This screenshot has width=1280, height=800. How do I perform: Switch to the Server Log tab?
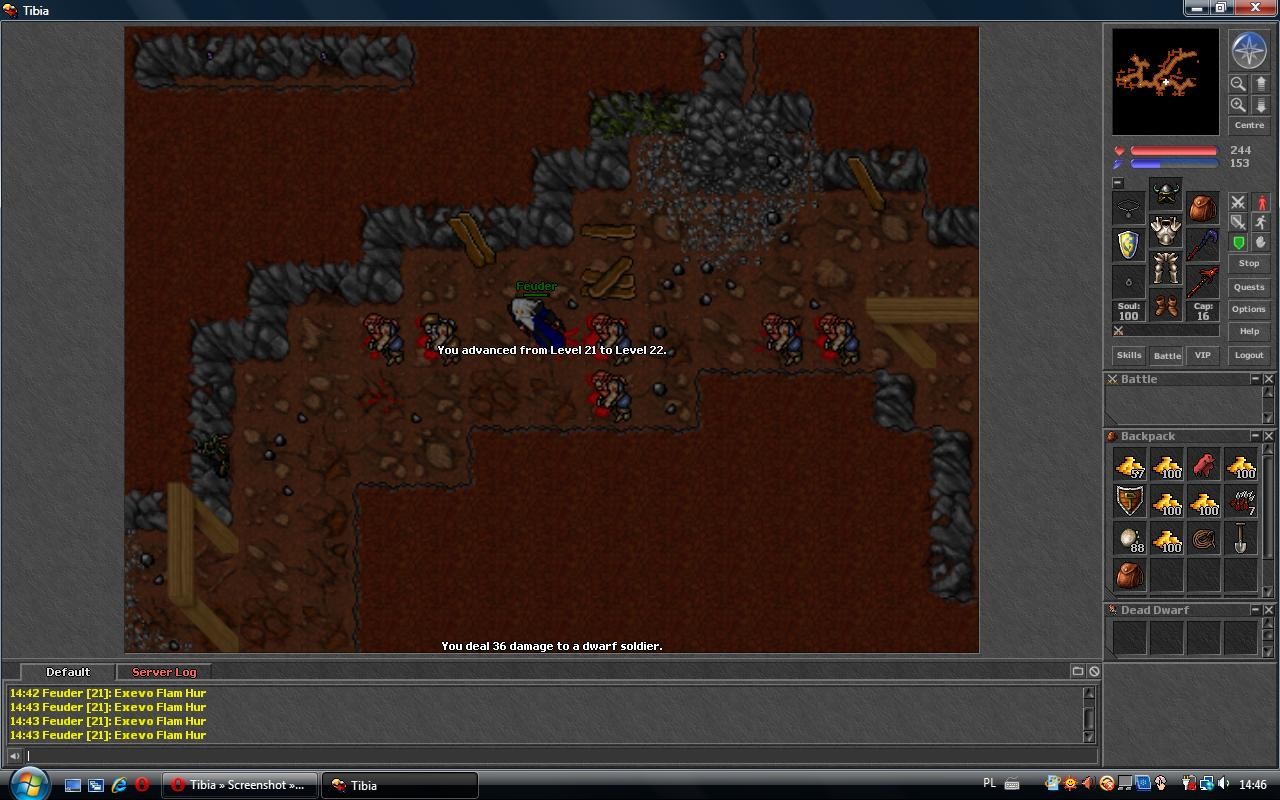coord(163,672)
